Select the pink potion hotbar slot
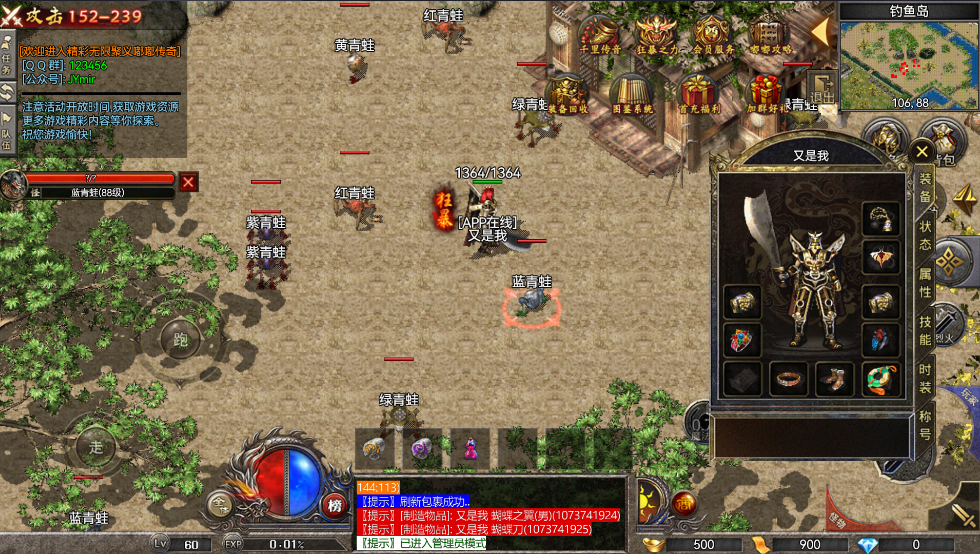The height and width of the screenshot is (554, 980). (x=470, y=448)
